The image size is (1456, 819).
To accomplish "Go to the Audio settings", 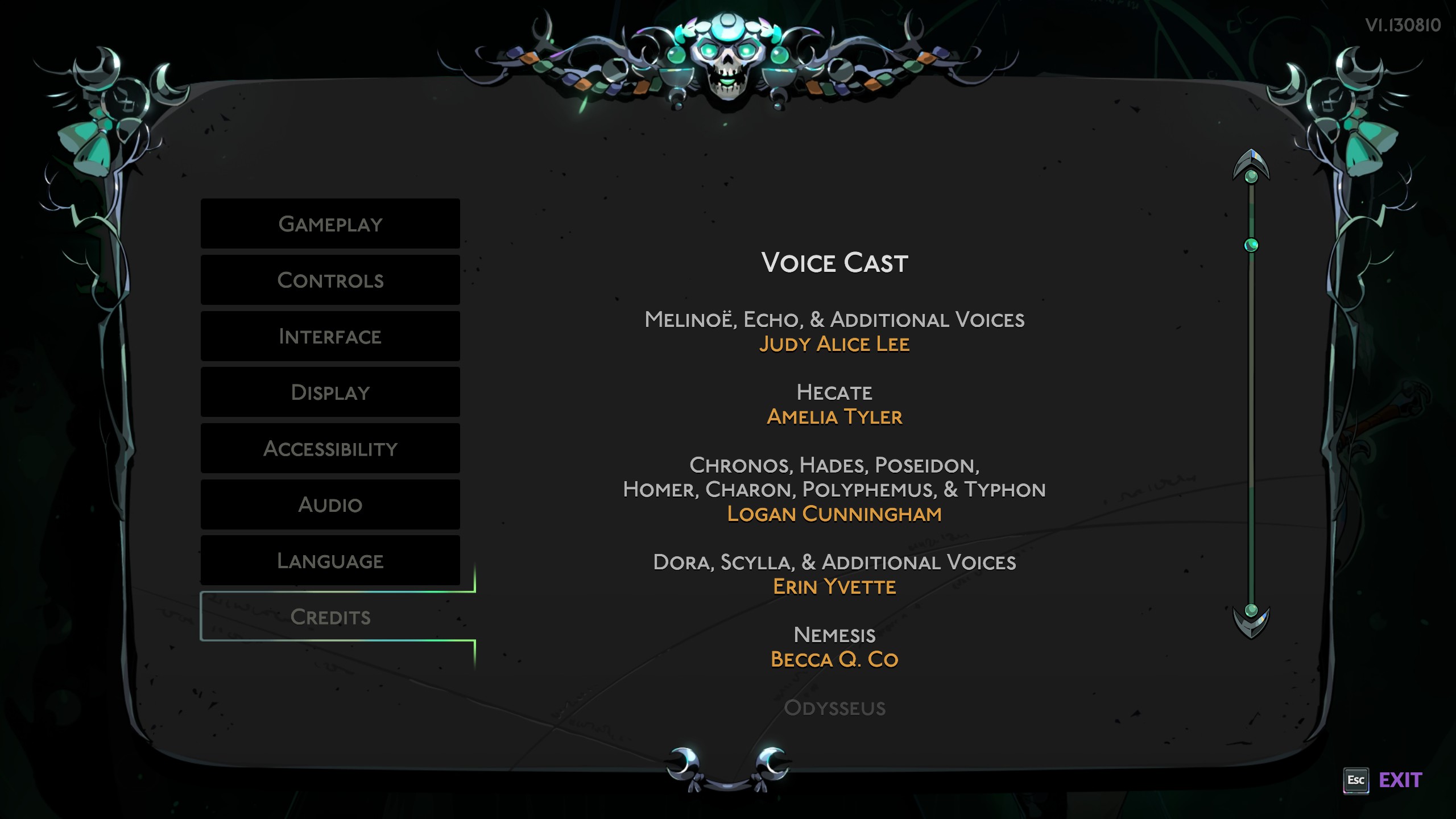I will (330, 504).
